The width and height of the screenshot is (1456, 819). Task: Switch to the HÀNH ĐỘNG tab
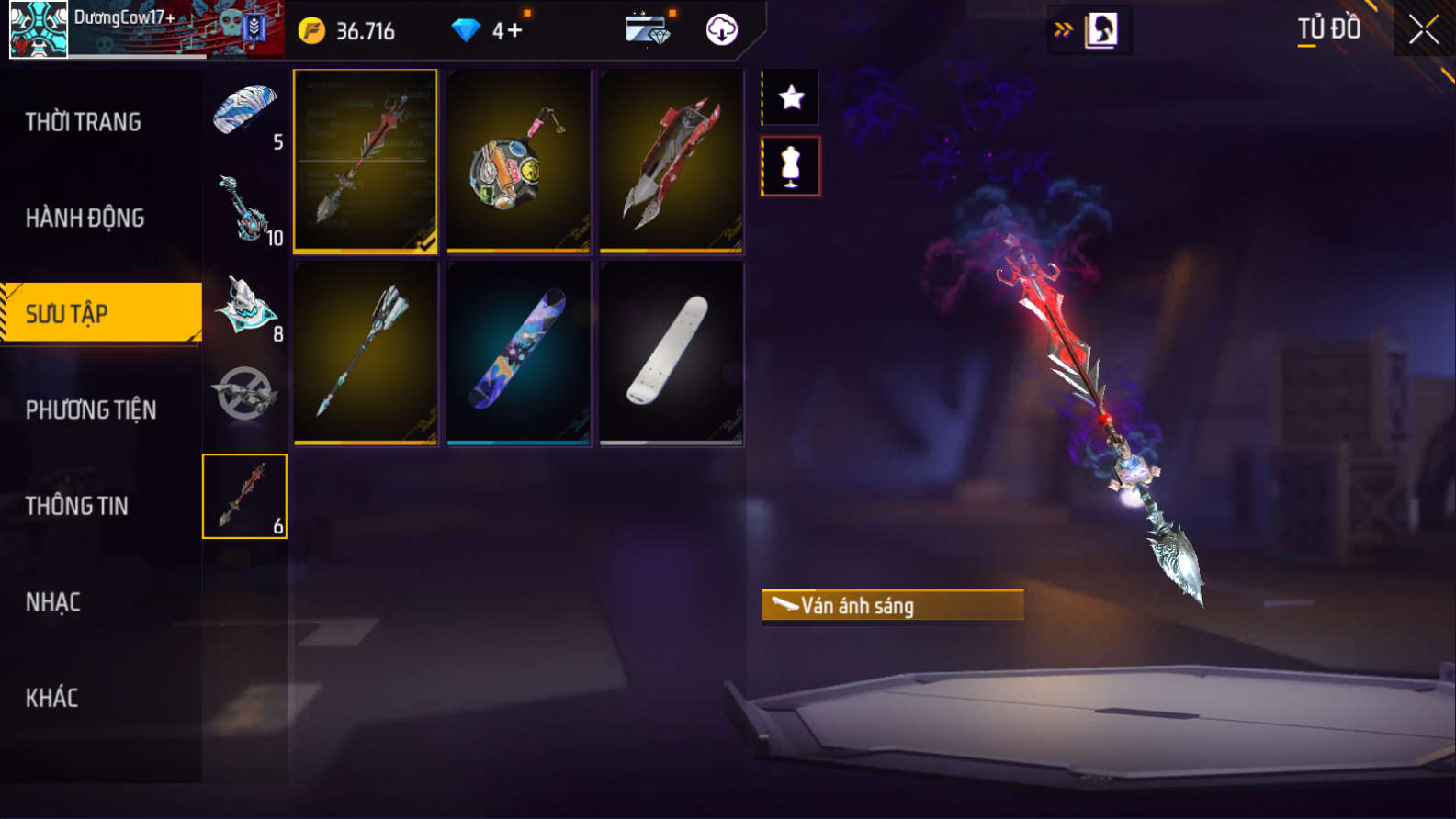coord(85,218)
